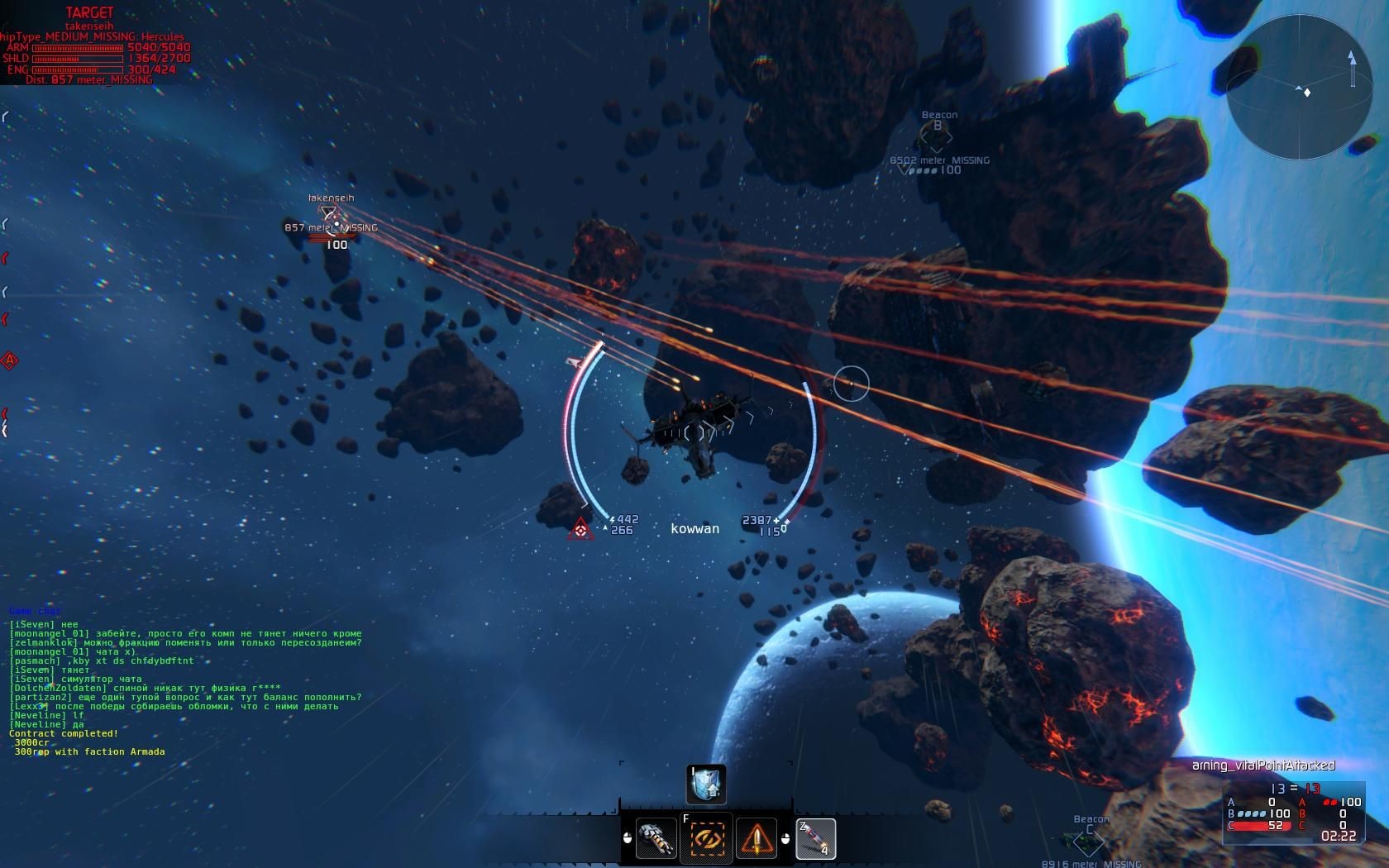Click the red A beacon indicator at screen edge

point(10,360)
